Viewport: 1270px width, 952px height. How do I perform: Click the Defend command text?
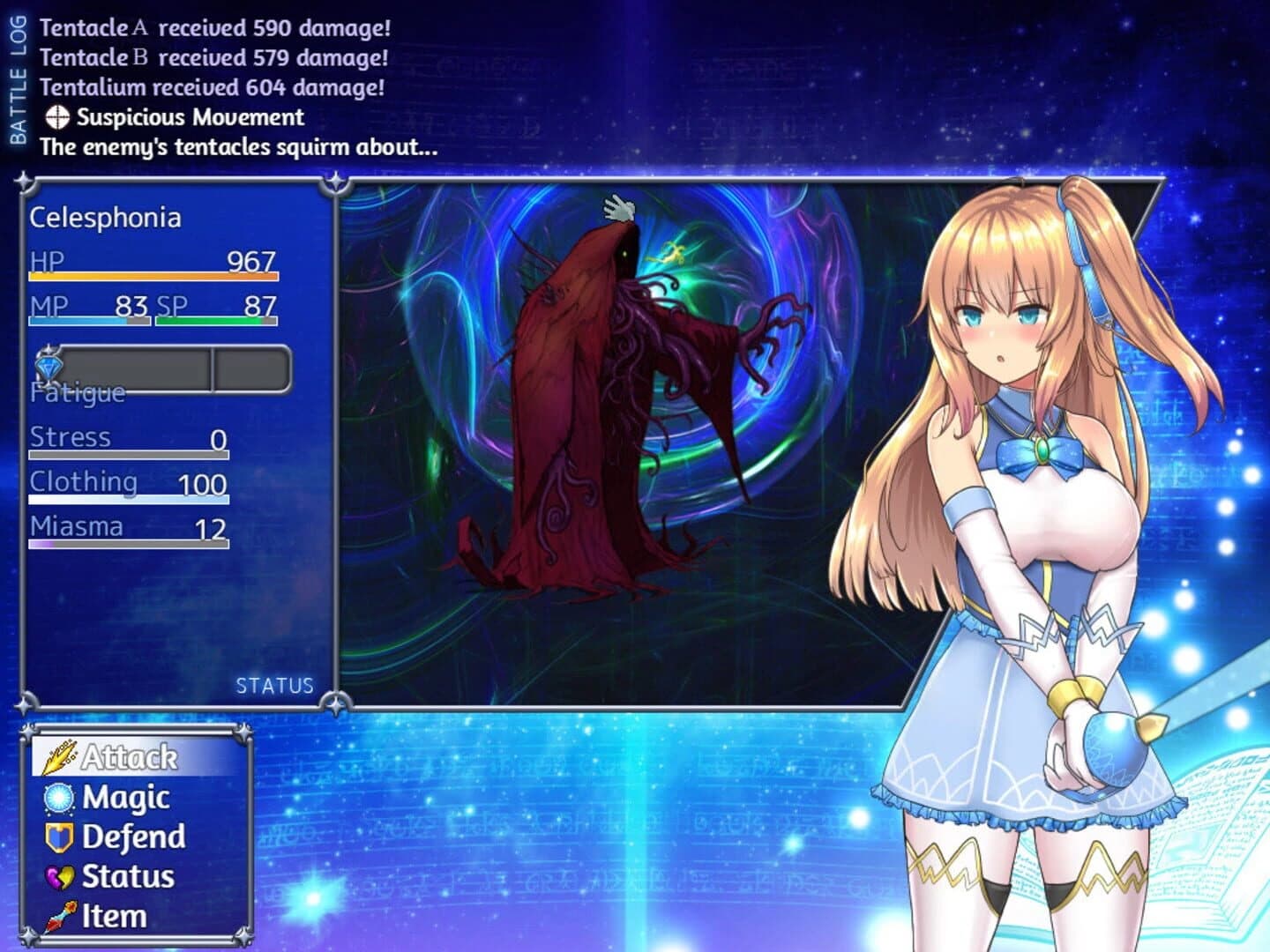pyautogui.click(x=132, y=837)
